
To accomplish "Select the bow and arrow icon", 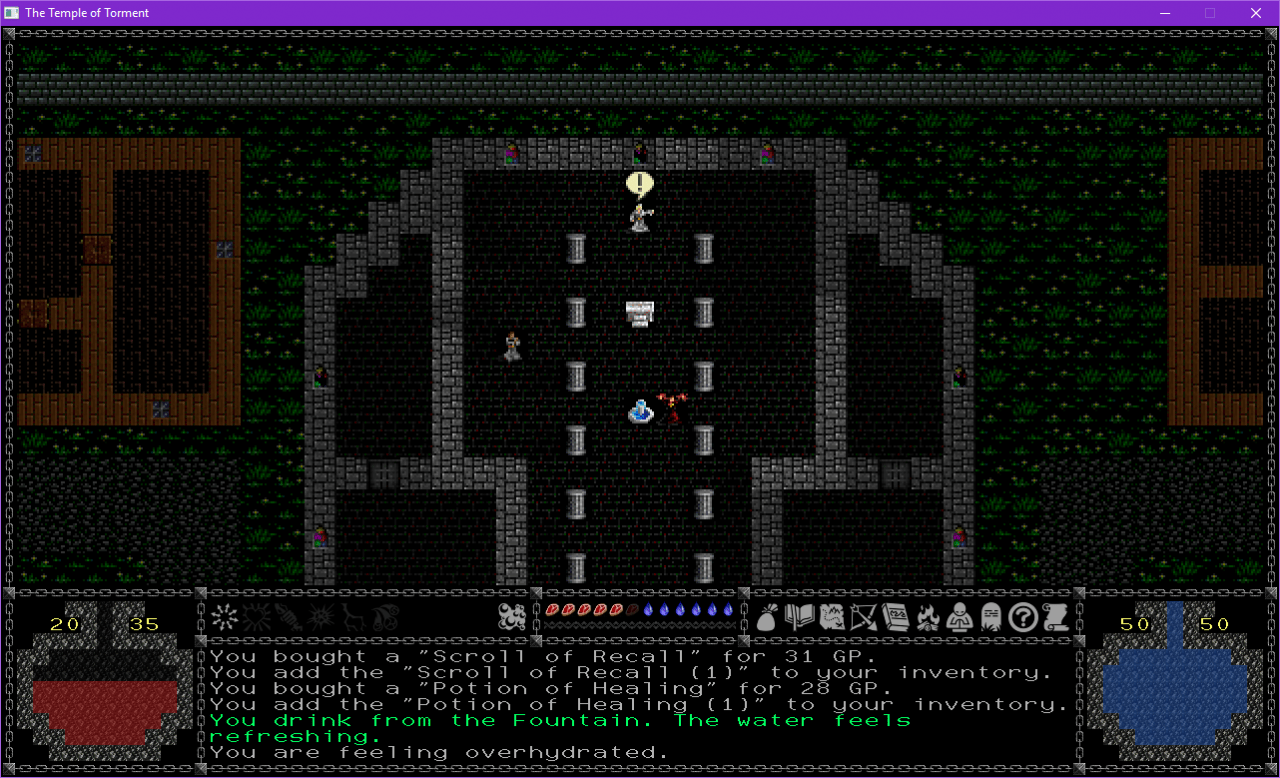I will pyautogui.click(x=862, y=617).
